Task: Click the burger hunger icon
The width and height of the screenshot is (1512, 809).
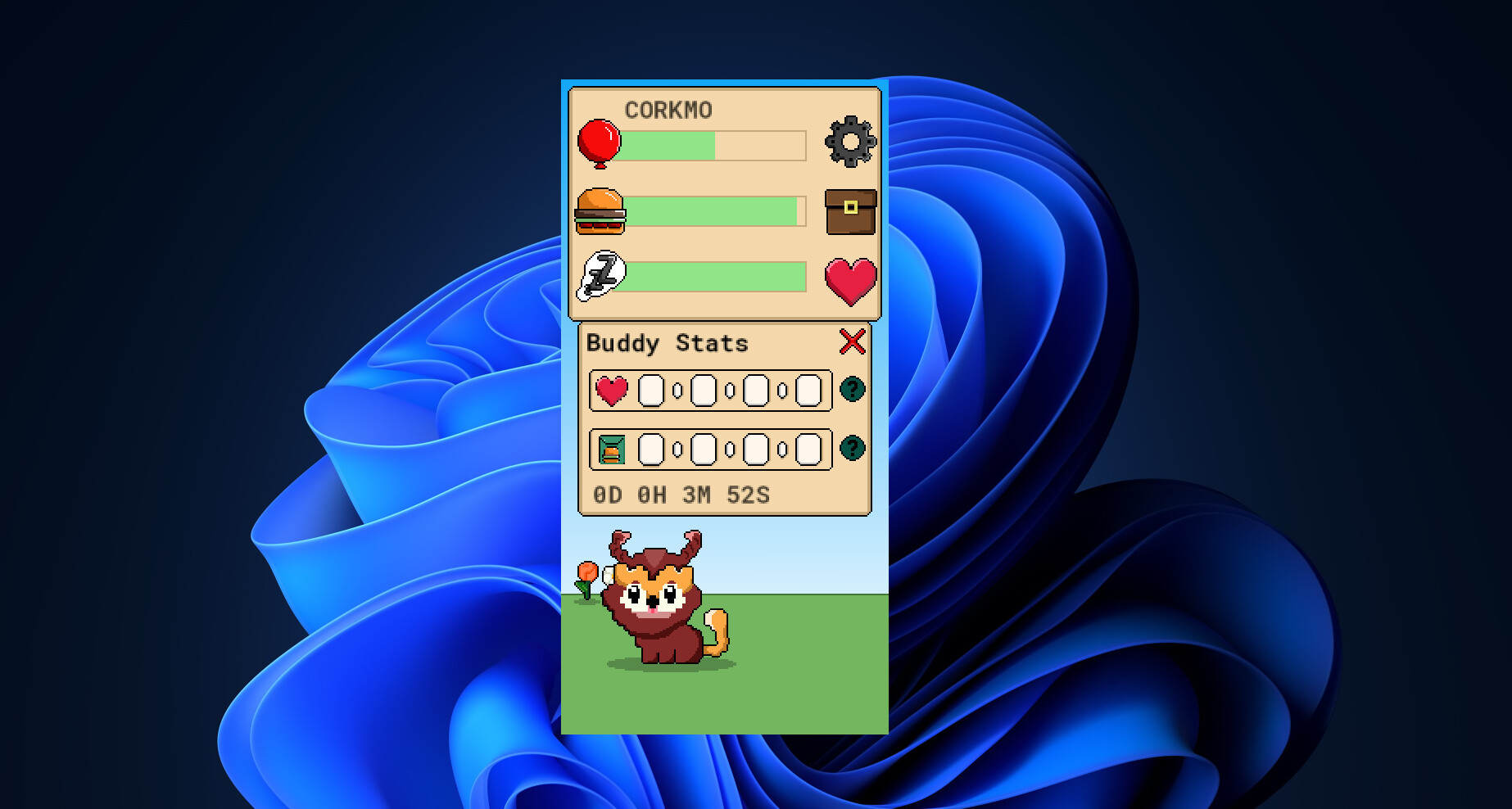Action: click(x=601, y=213)
